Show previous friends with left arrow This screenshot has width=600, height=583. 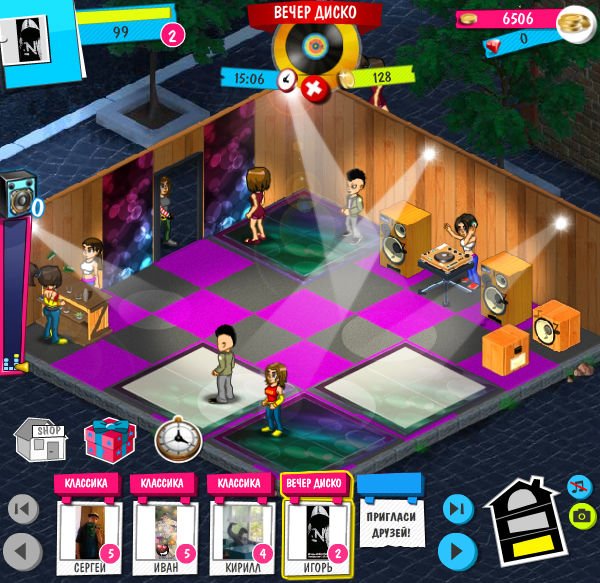22,550
